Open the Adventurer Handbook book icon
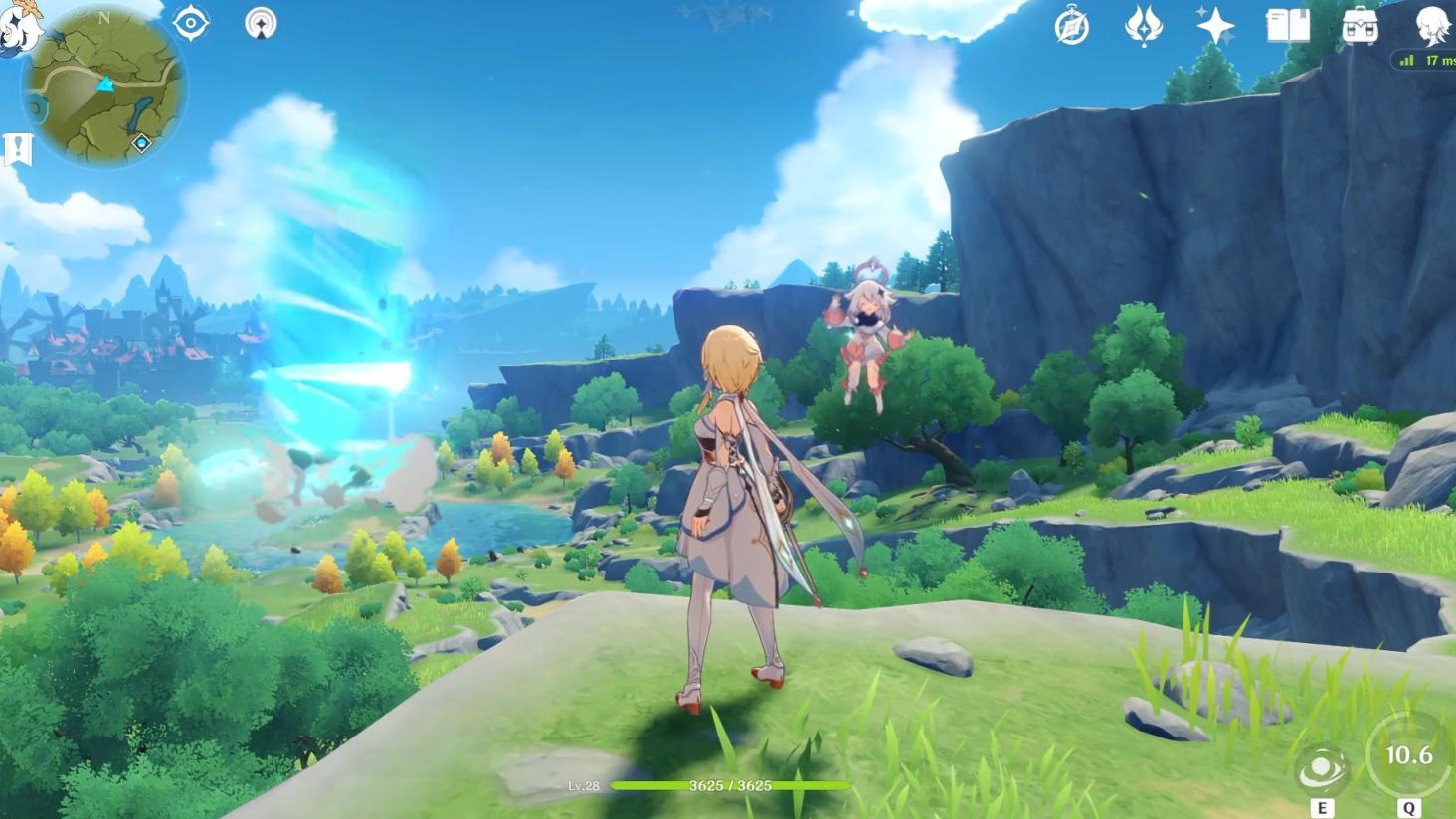The image size is (1456, 819). [x=1288, y=25]
